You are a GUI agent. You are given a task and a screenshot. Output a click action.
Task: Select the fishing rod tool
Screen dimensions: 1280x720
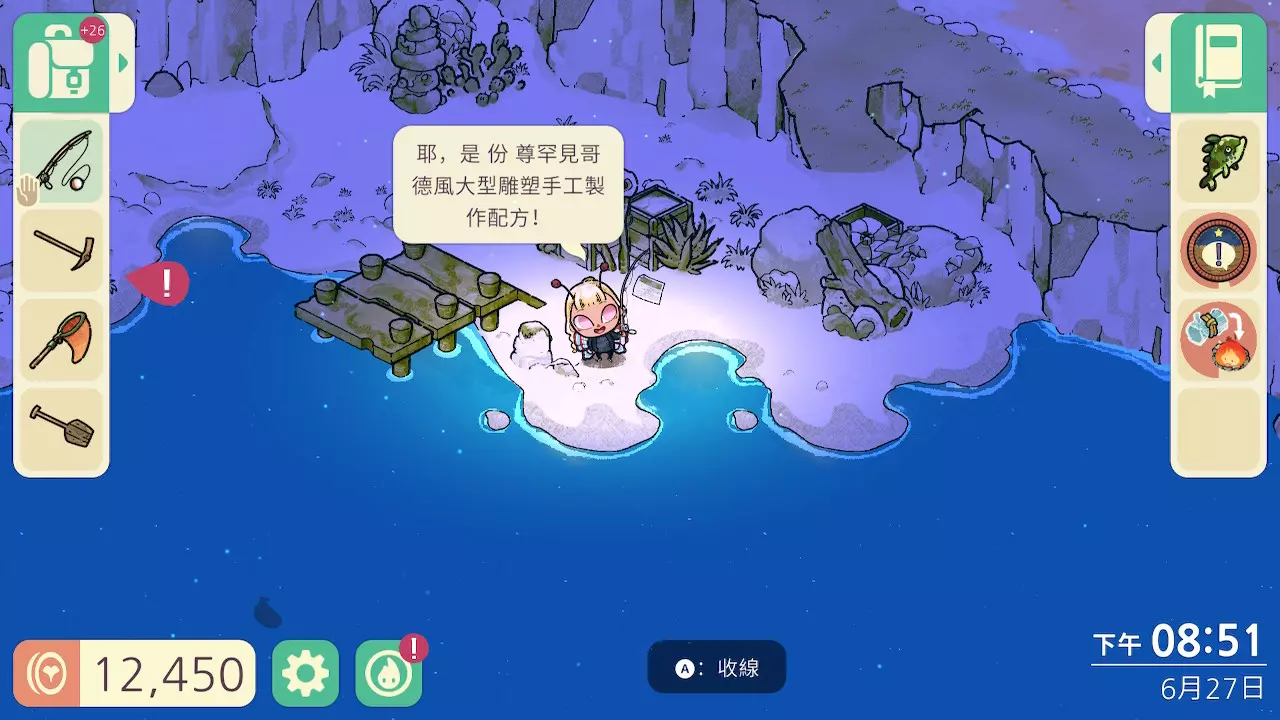(x=62, y=162)
